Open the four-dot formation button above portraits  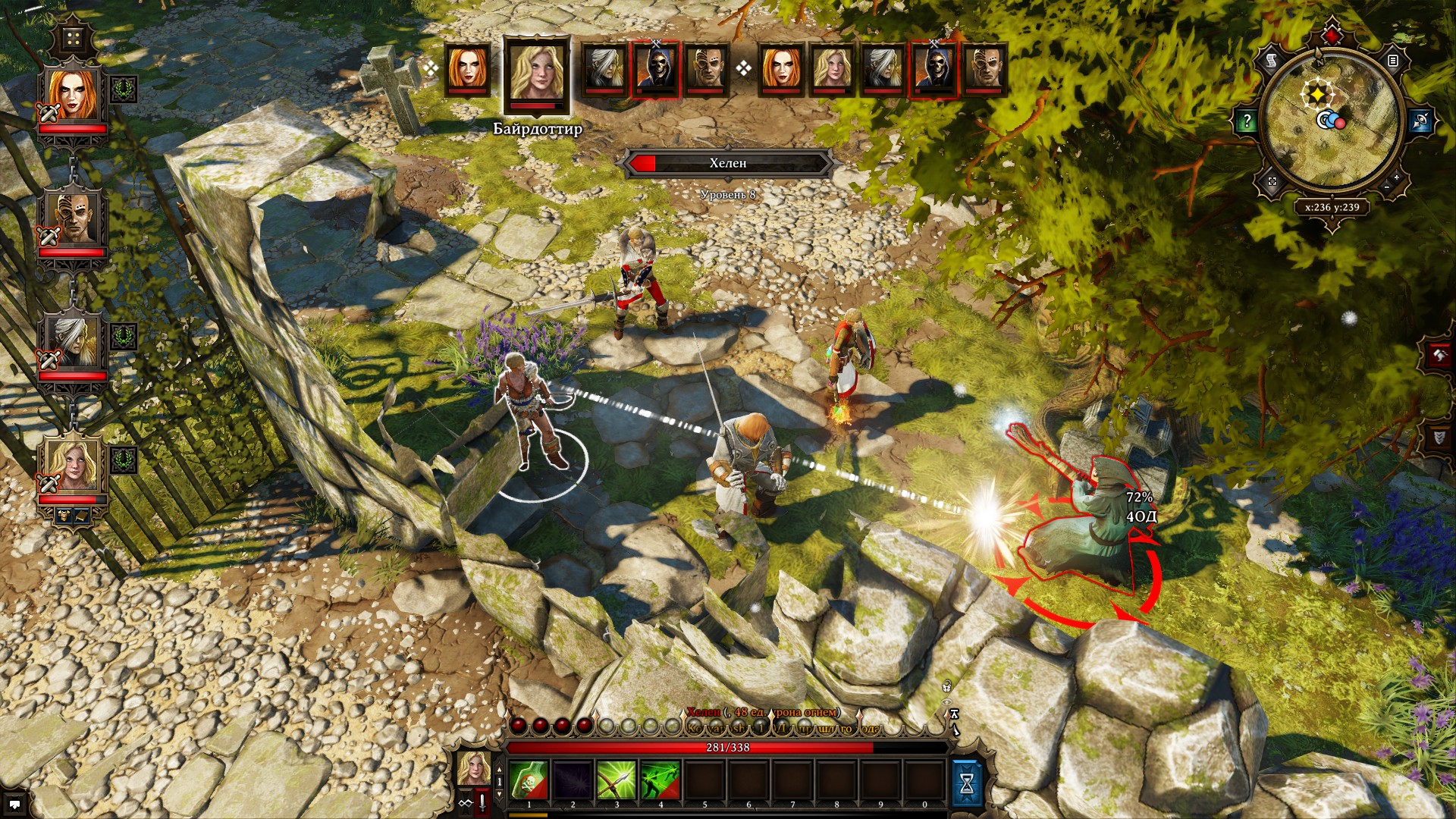click(73, 38)
